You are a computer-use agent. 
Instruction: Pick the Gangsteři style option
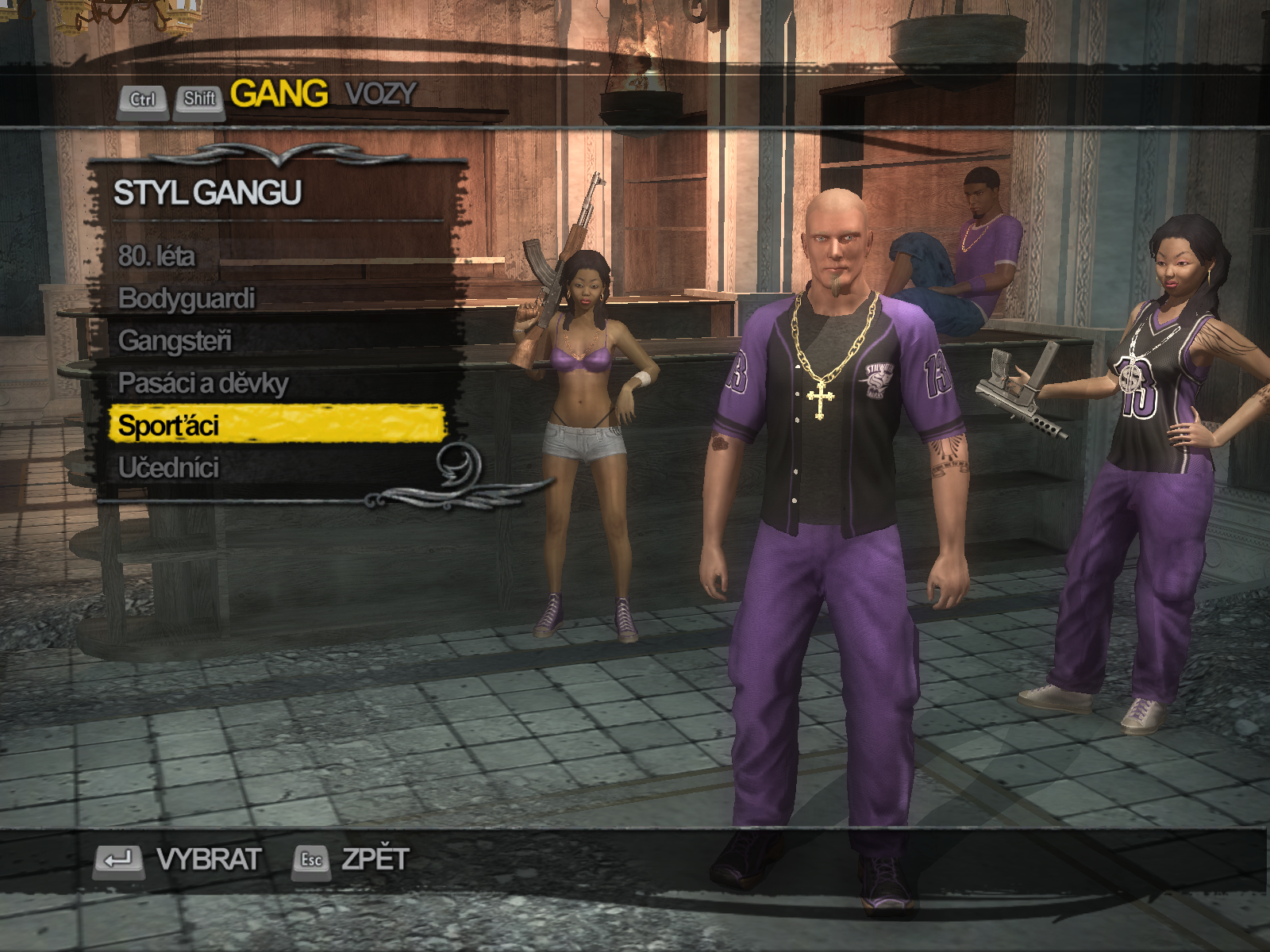tap(175, 341)
